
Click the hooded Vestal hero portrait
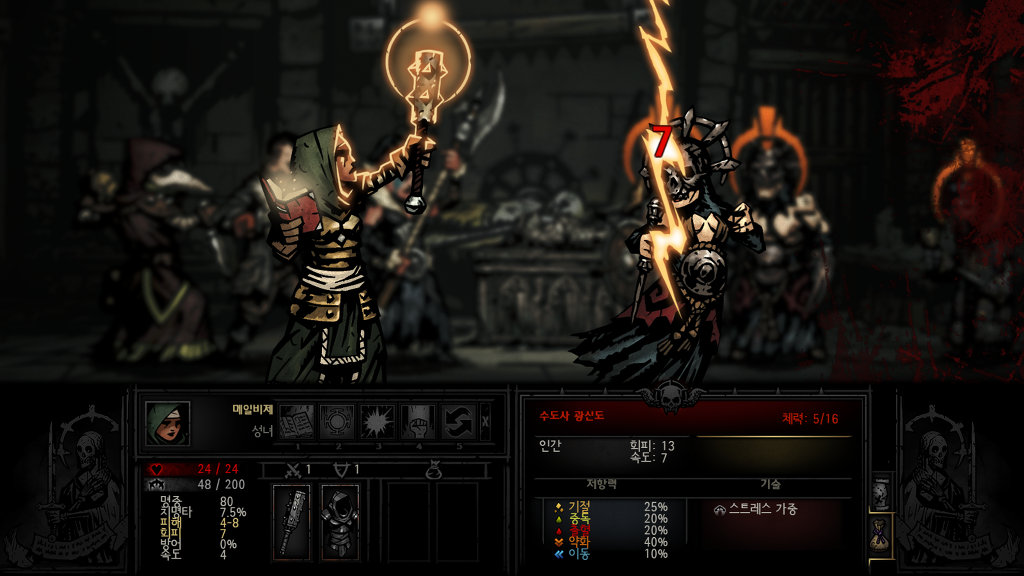(x=167, y=422)
